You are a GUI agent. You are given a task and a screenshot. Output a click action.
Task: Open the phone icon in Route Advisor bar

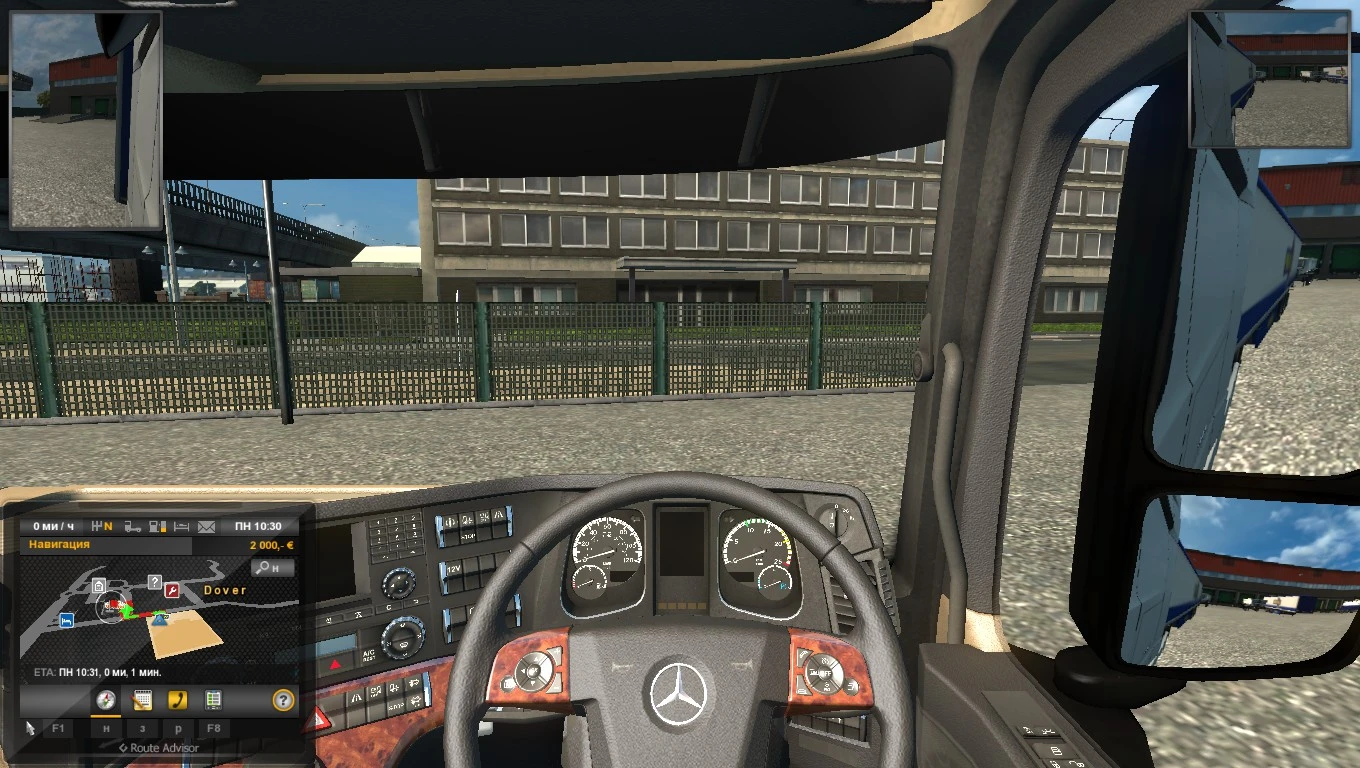(177, 700)
